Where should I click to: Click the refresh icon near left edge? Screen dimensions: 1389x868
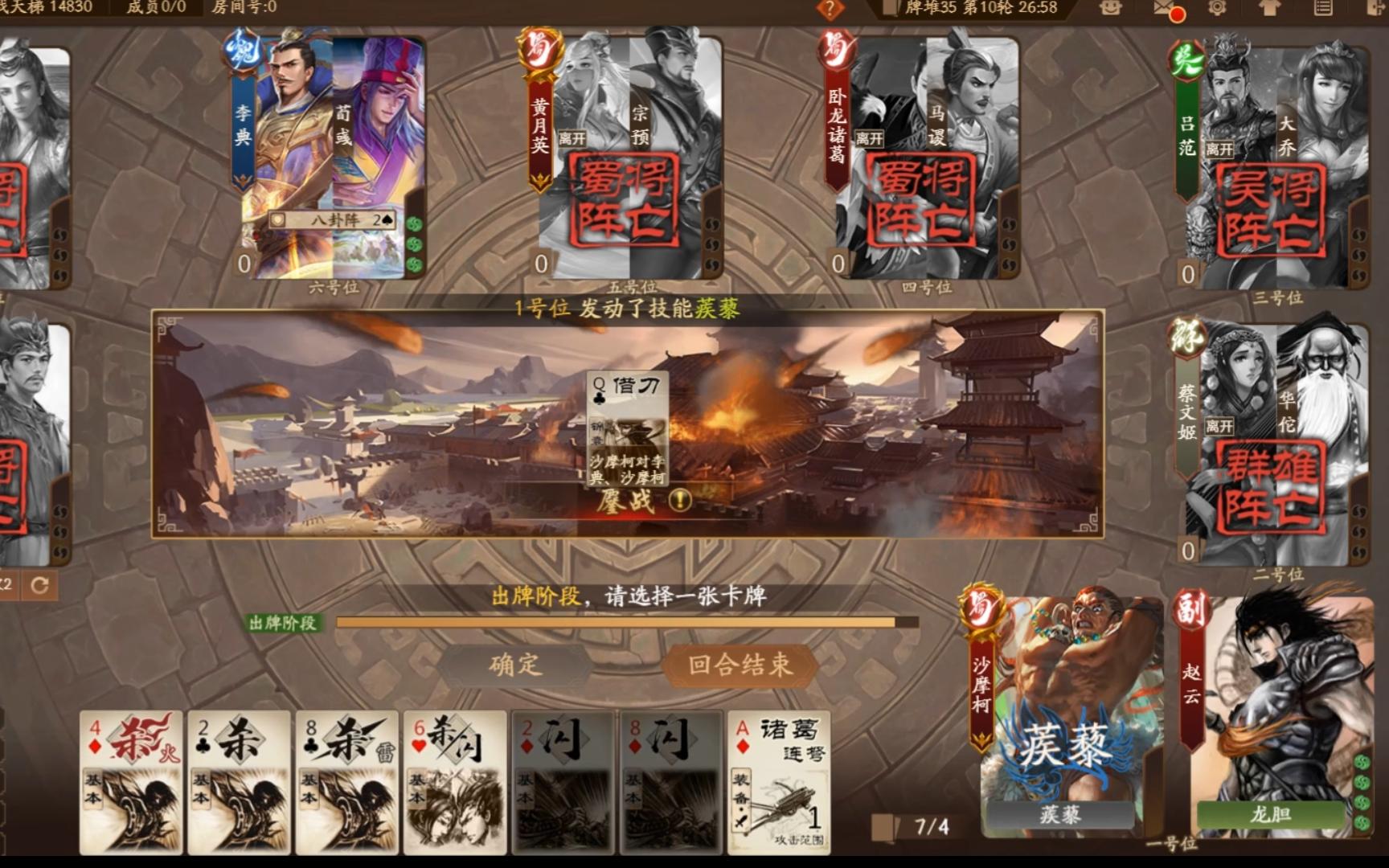pos(40,585)
